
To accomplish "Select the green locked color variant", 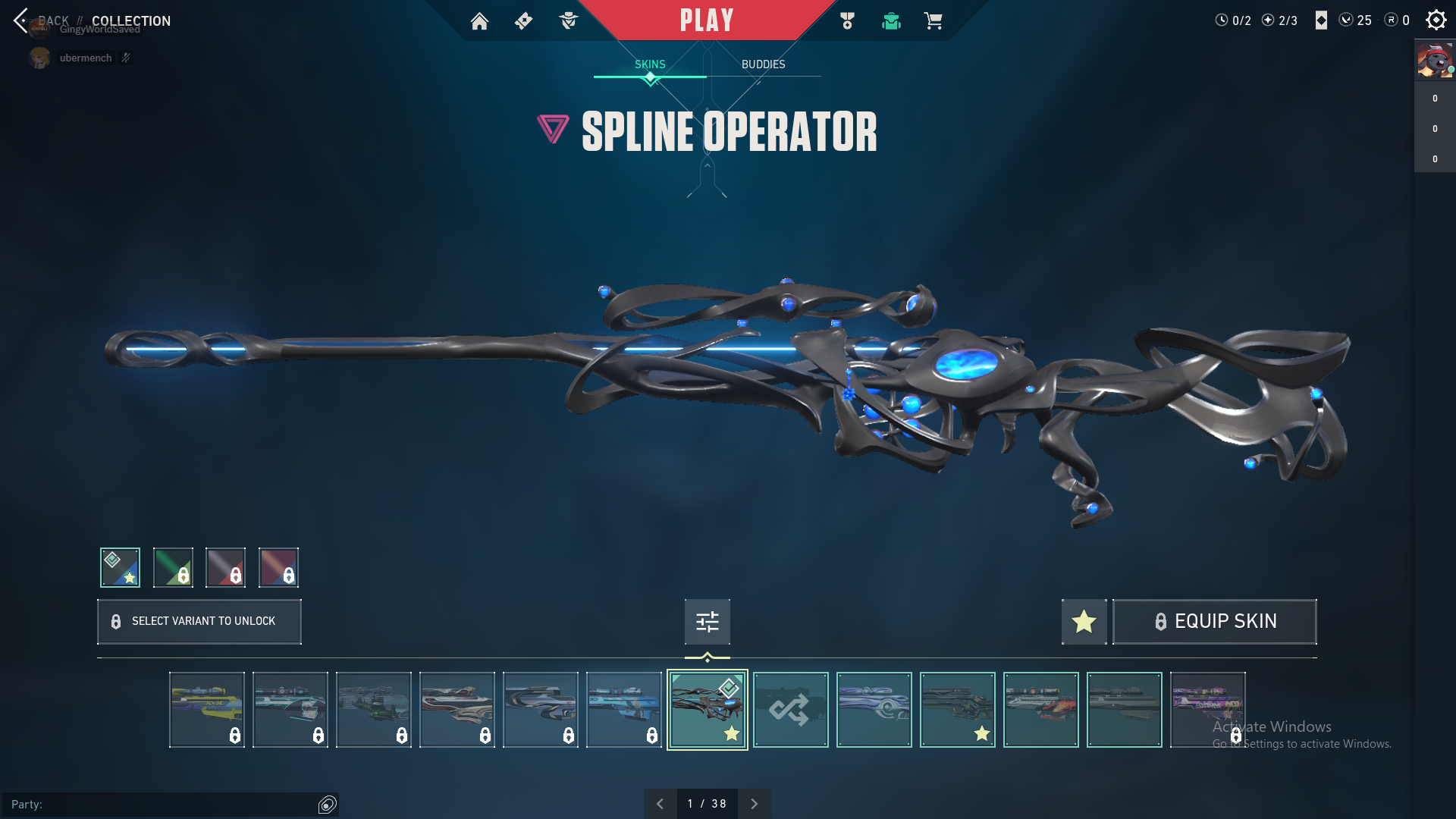I will pos(173,567).
